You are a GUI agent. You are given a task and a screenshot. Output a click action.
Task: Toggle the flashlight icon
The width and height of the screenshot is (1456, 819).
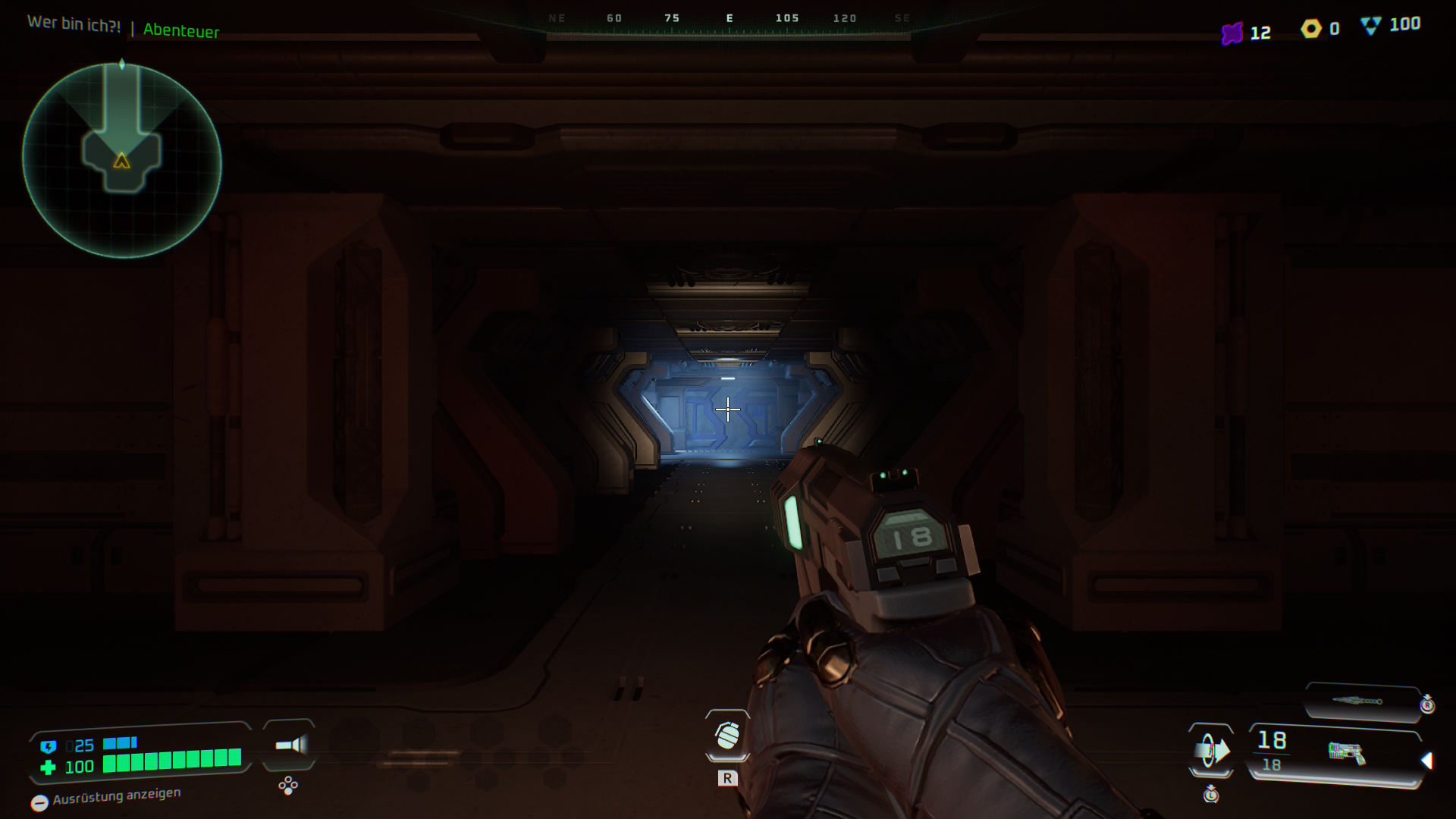pyautogui.click(x=290, y=745)
